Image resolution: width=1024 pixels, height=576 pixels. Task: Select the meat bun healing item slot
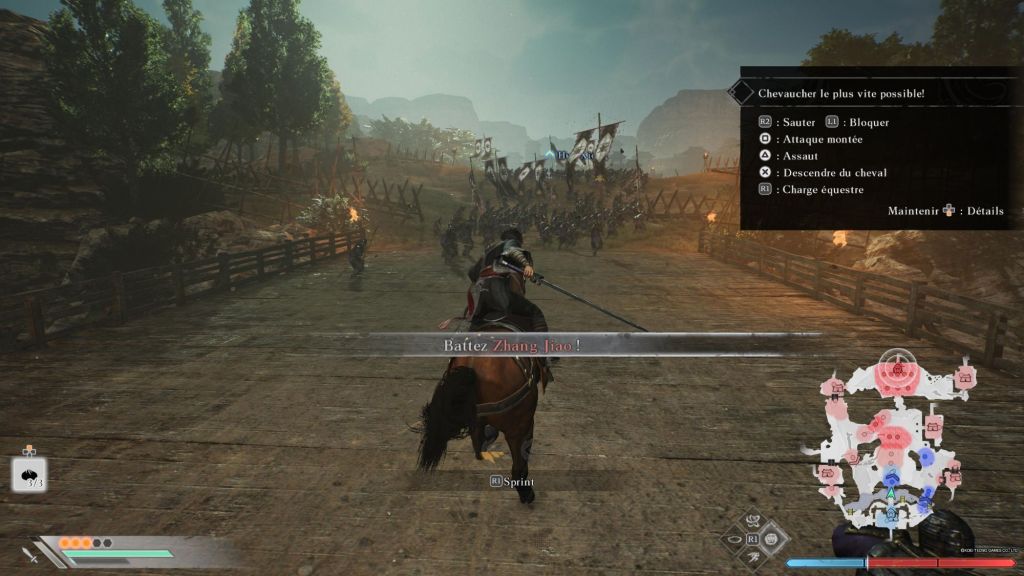tap(29, 474)
